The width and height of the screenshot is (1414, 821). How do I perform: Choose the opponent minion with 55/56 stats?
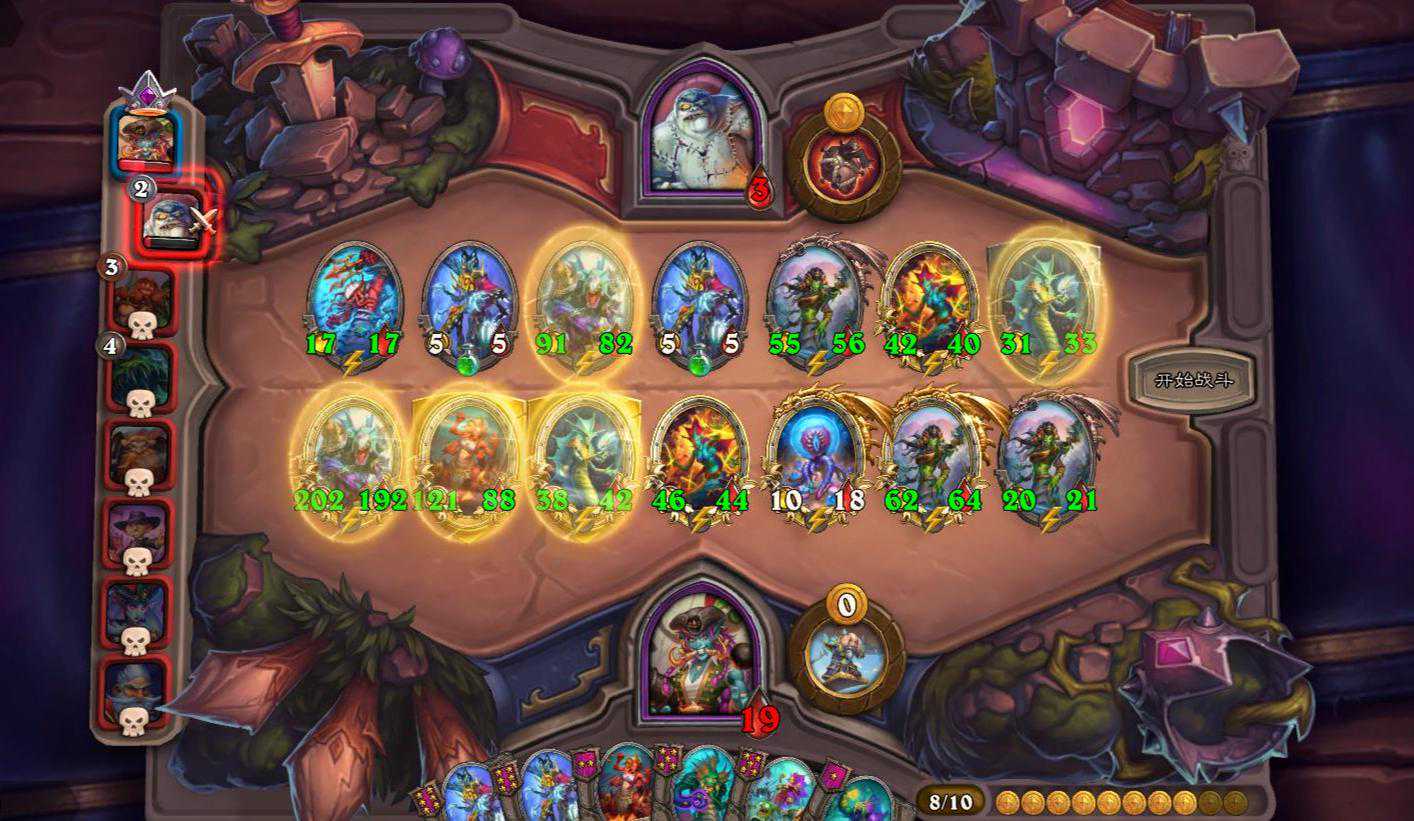[x=816, y=295]
